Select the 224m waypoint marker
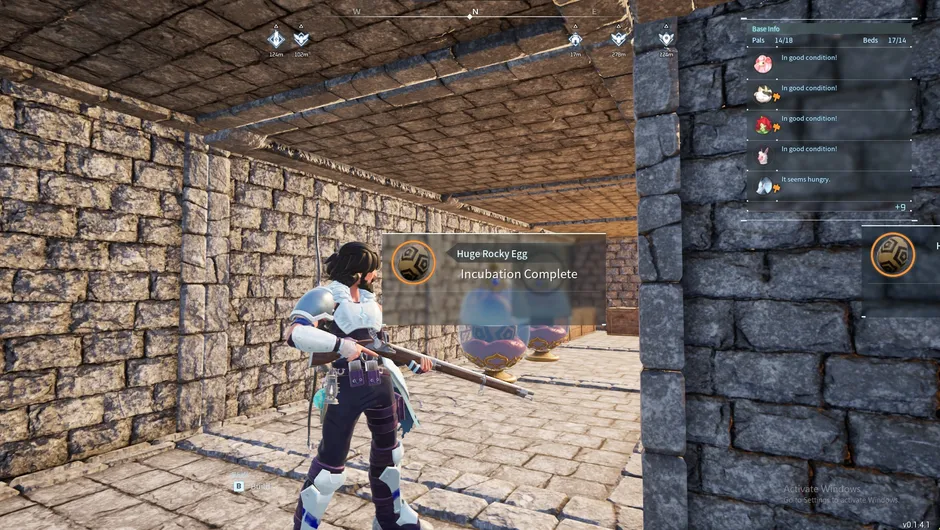Screen dimensions: 940x530 [666, 39]
